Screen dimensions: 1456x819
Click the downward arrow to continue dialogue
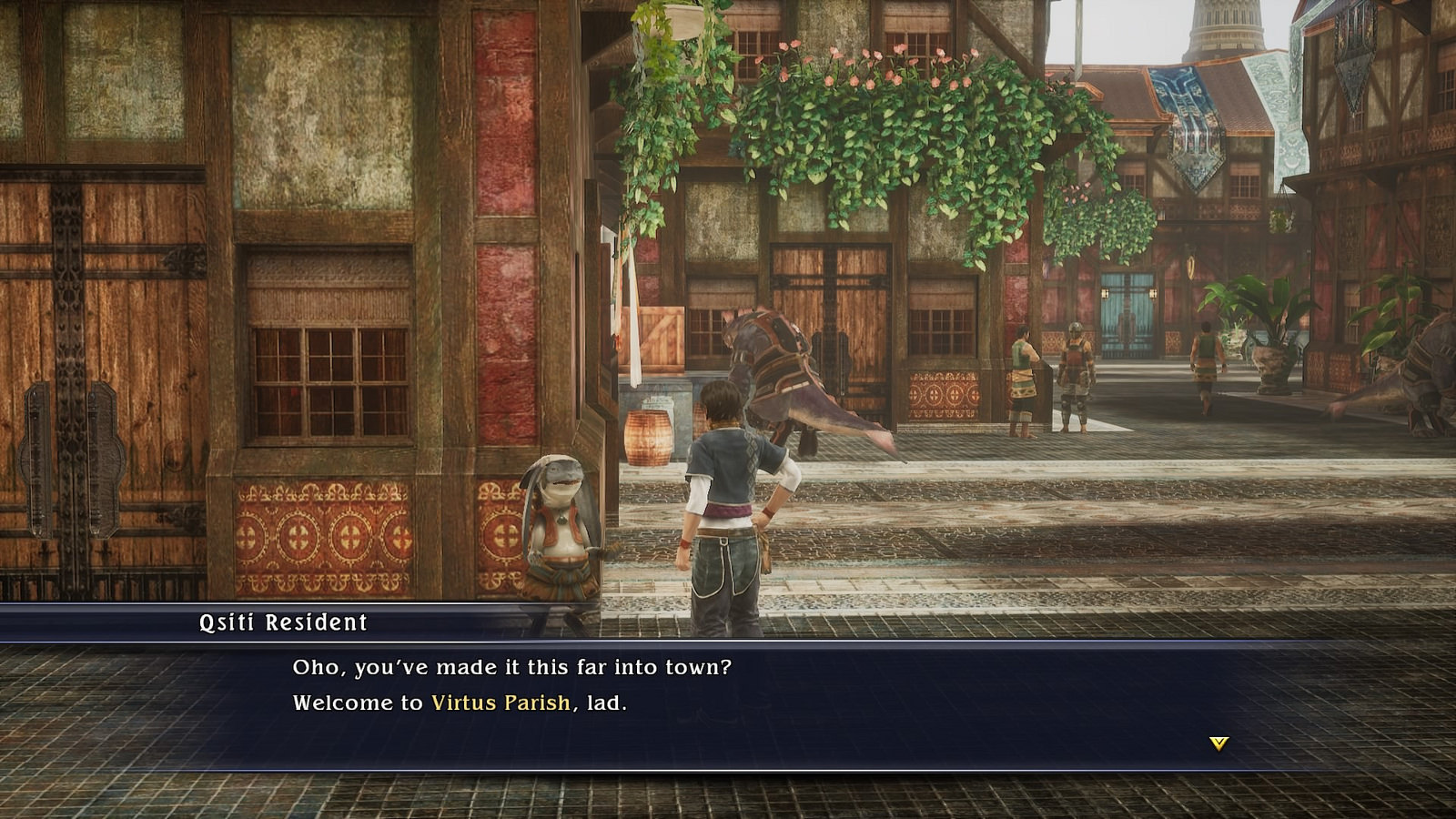point(1218,743)
